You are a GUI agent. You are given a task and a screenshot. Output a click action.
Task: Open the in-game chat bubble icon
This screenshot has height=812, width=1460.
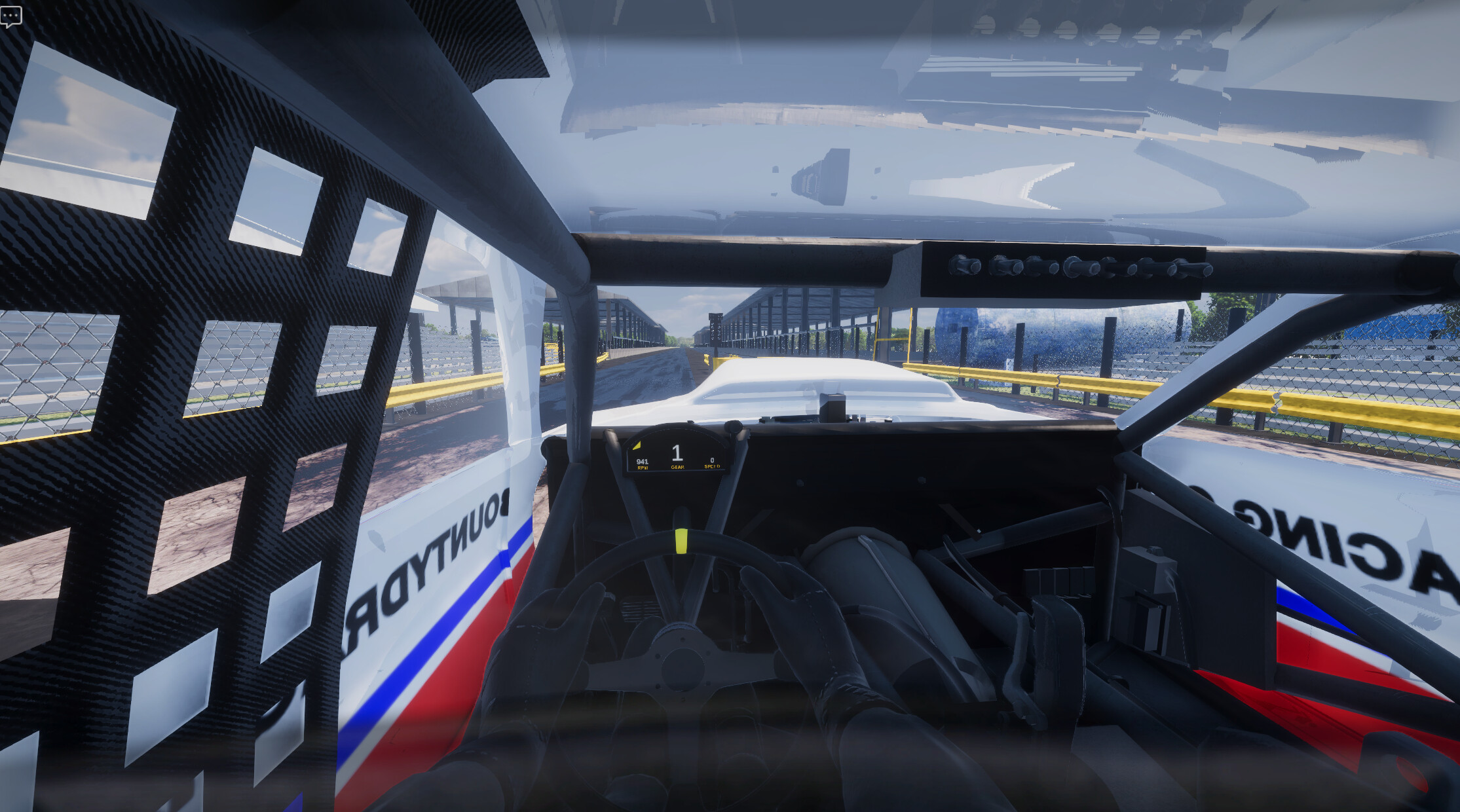click(12, 16)
